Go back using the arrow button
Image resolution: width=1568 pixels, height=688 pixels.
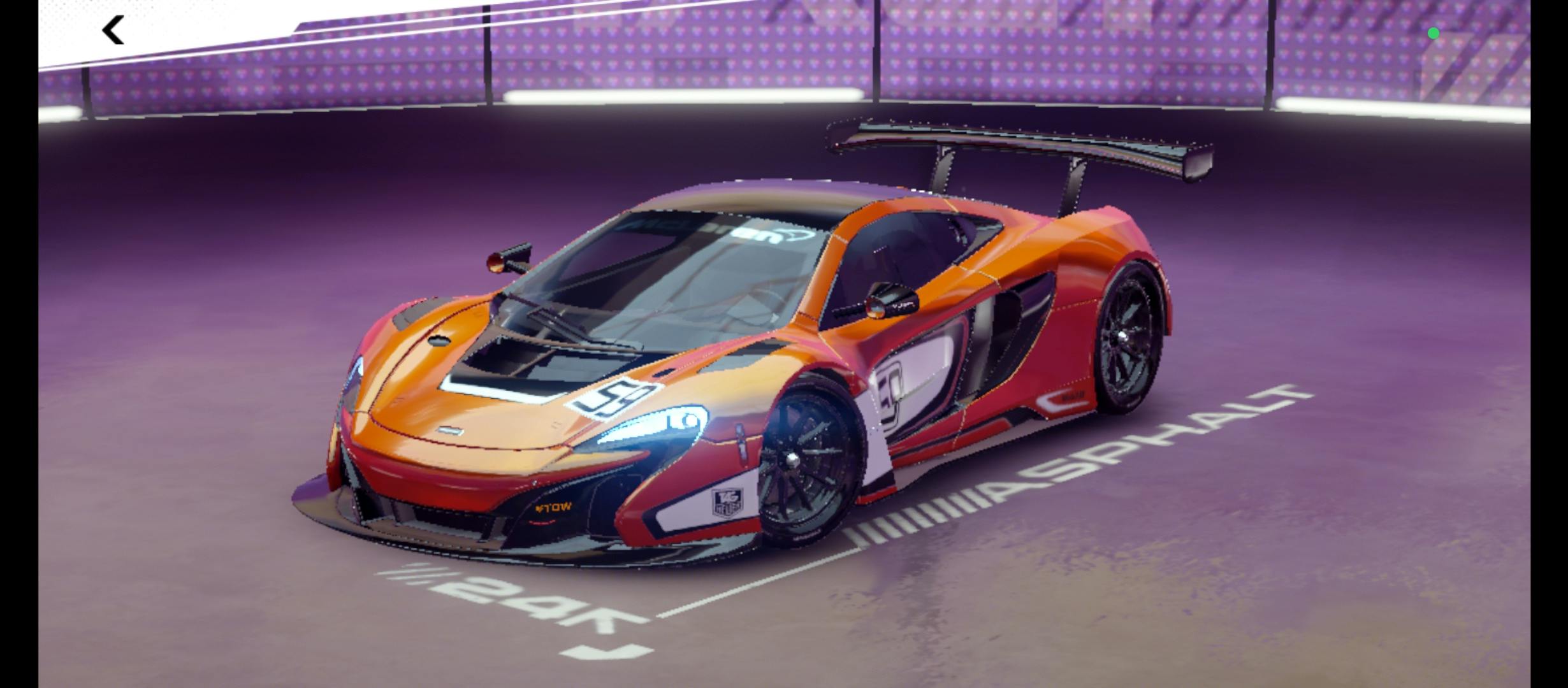[113, 31]
